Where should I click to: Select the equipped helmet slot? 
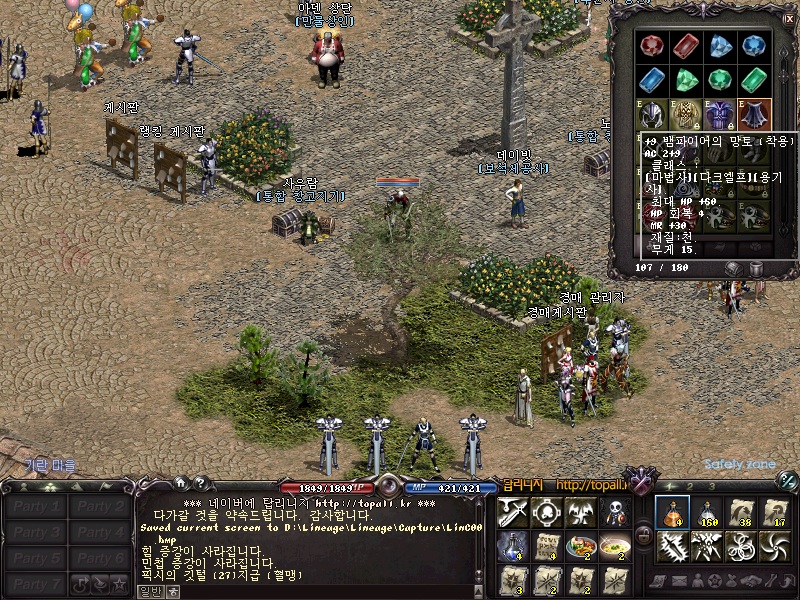tap(653, 114)
